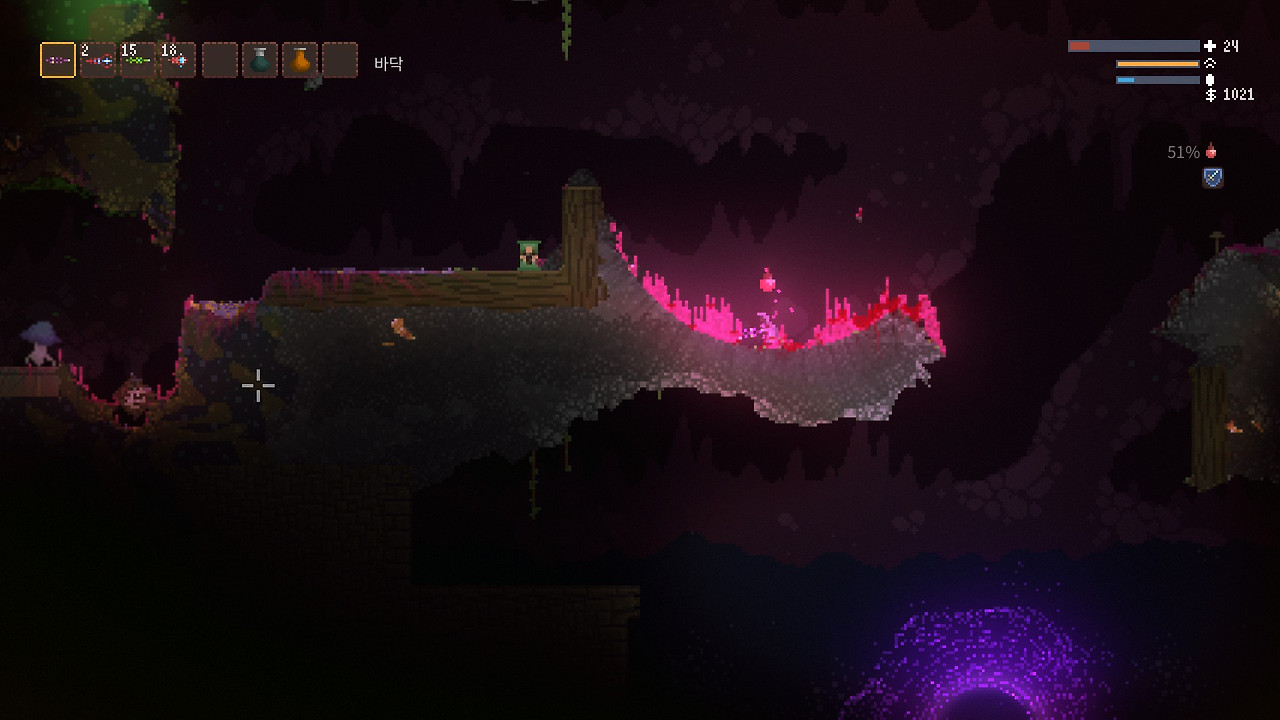
Task: Select the red wand marked 18
Action: (178, 60)
